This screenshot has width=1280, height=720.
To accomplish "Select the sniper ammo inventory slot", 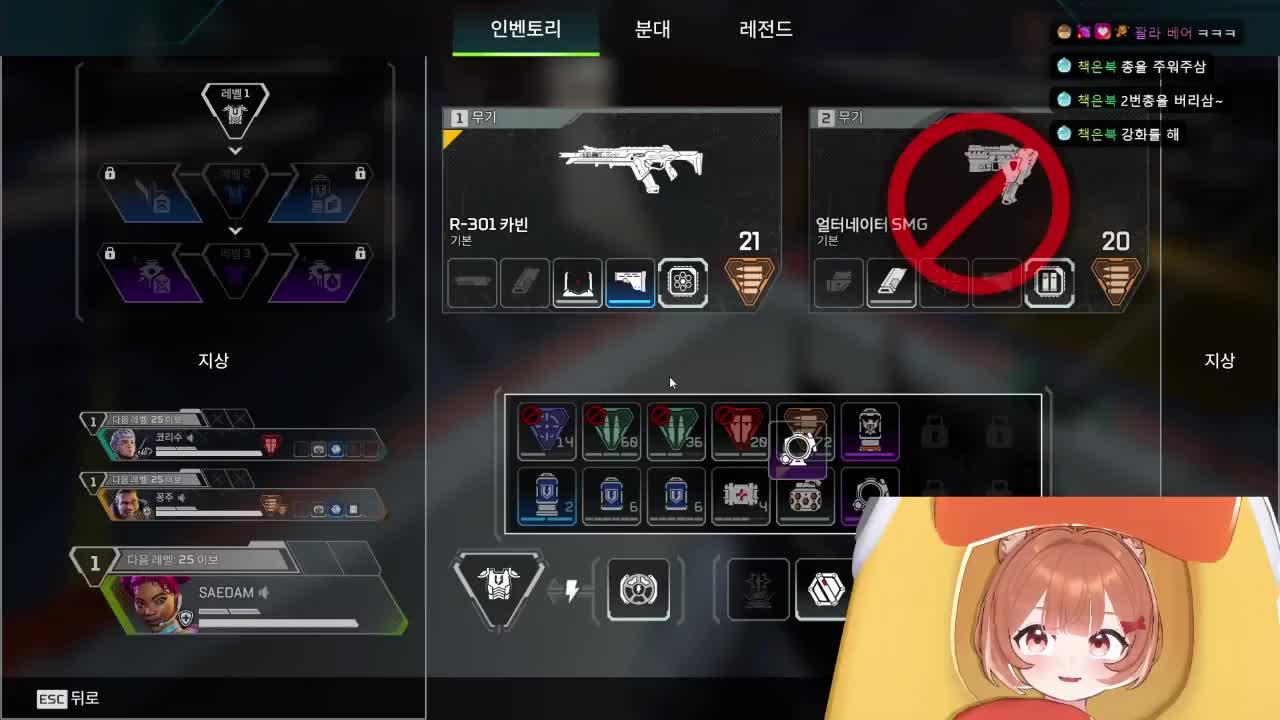I will pyautogui.click(x=547, y=431).
